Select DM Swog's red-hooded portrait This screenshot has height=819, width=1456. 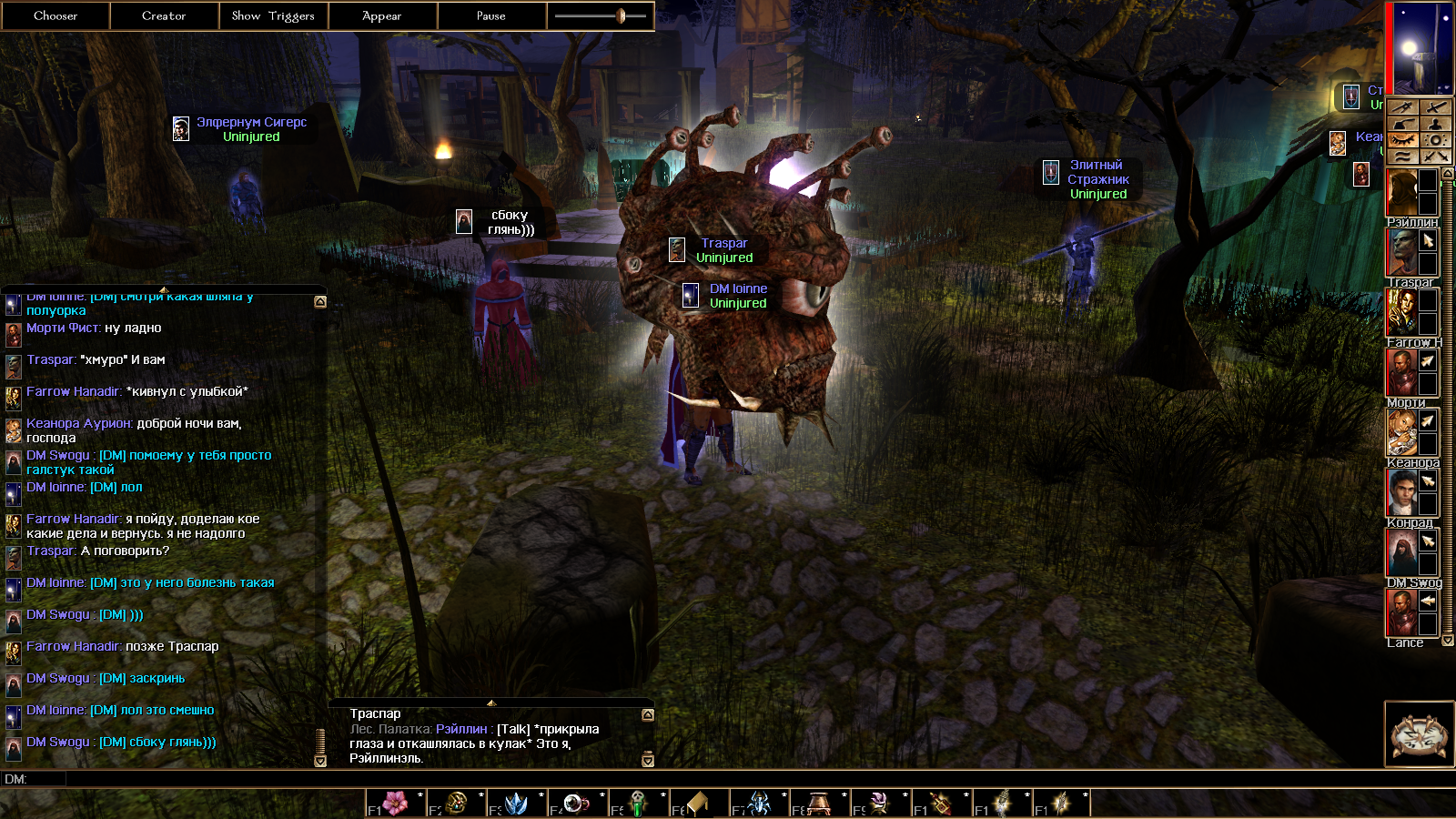(1401, 552)
